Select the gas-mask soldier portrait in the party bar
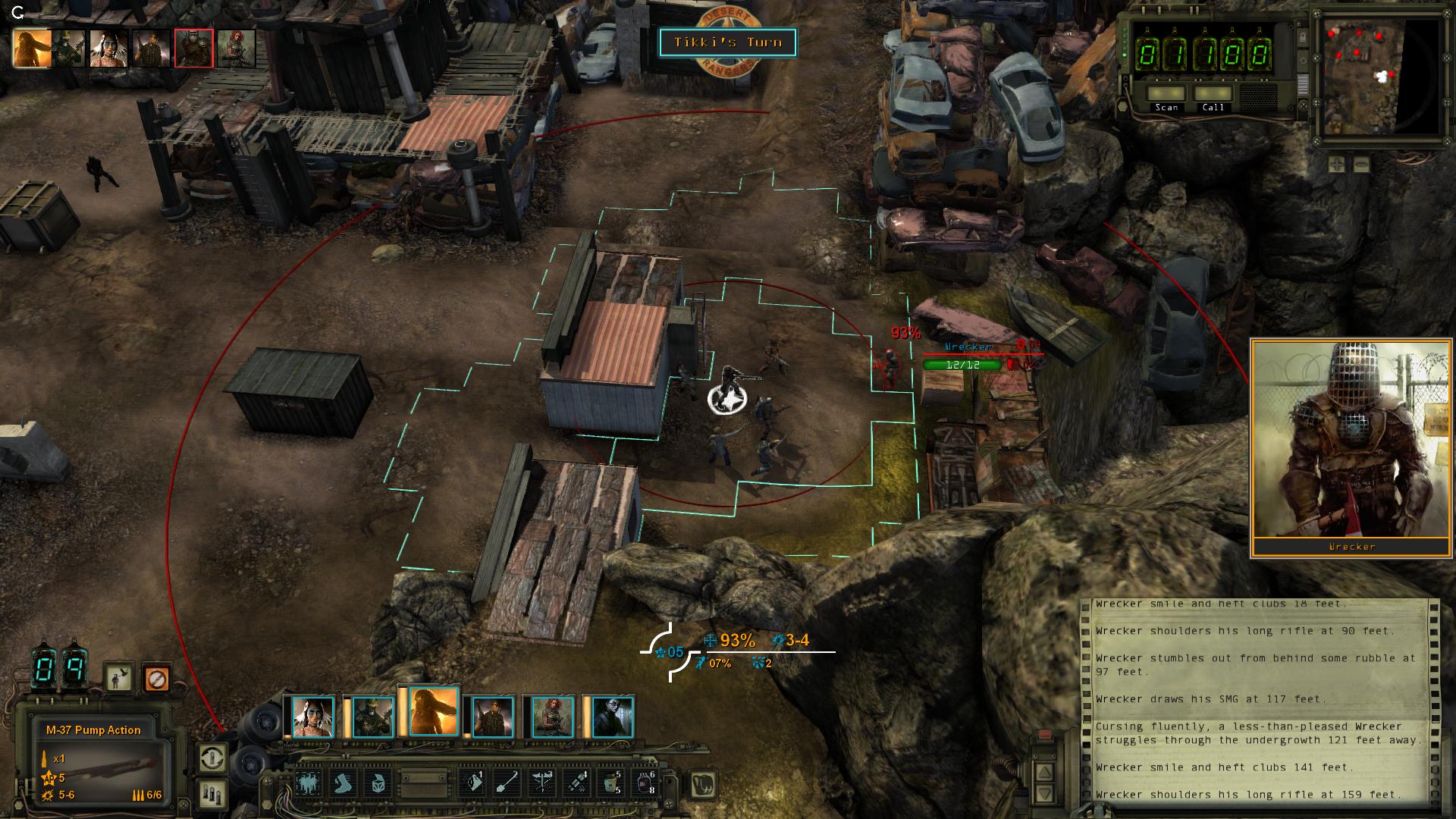This screenshot has width=1456, height=819. (372, 717)
